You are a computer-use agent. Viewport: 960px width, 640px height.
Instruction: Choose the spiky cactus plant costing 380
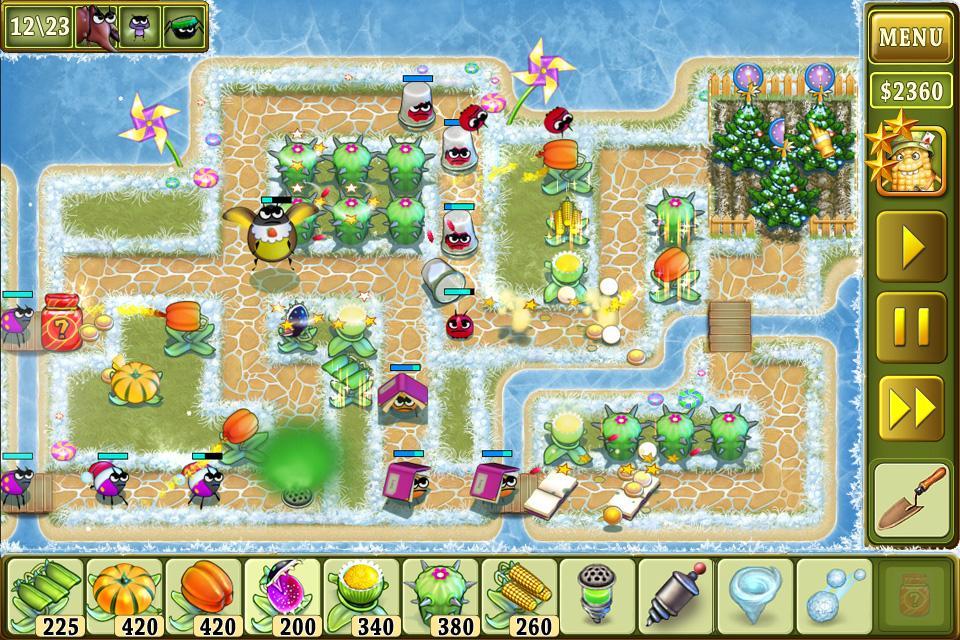440,597
